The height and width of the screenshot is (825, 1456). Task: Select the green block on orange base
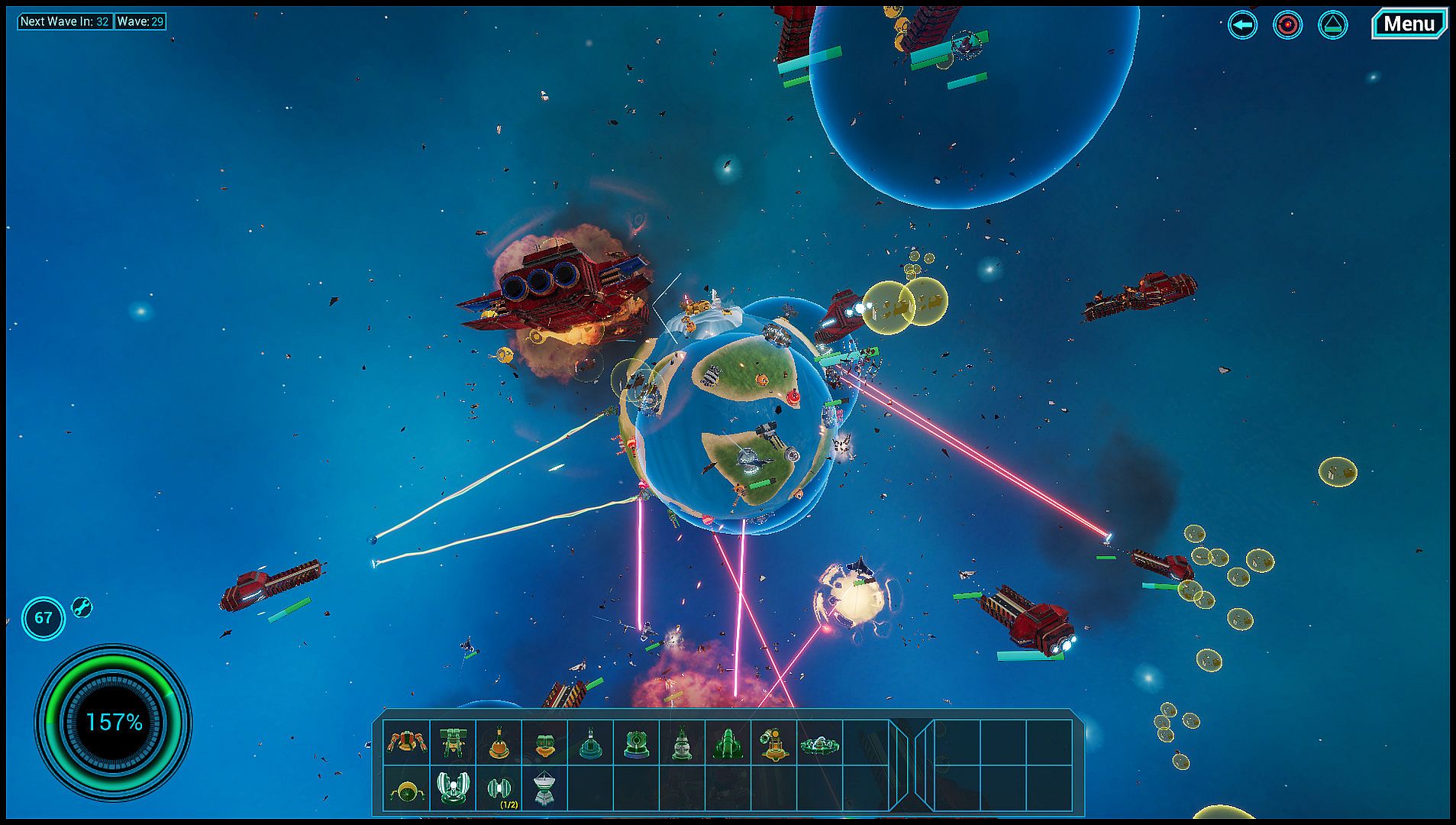544,743
